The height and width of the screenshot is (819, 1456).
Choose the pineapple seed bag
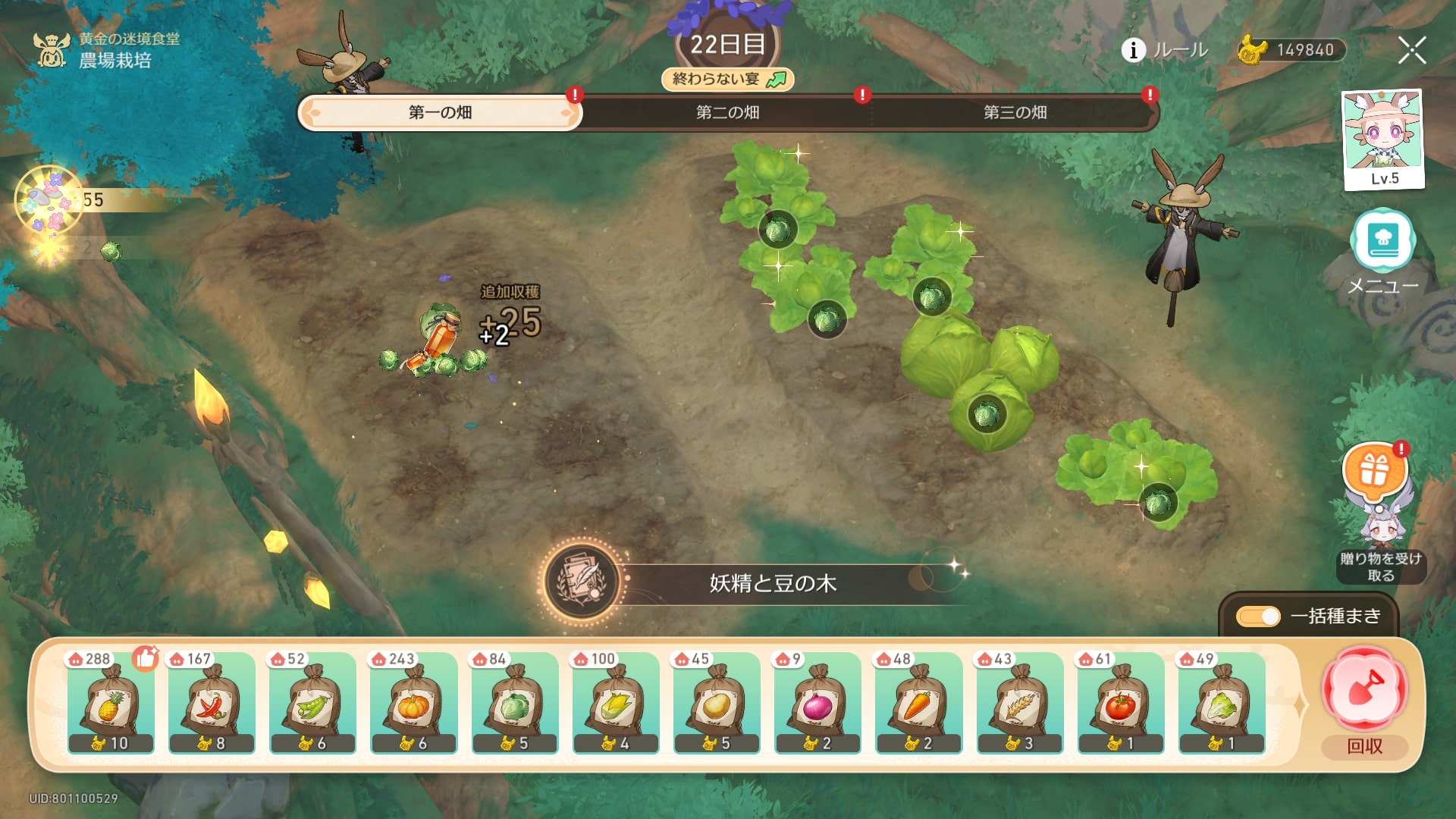111,703
